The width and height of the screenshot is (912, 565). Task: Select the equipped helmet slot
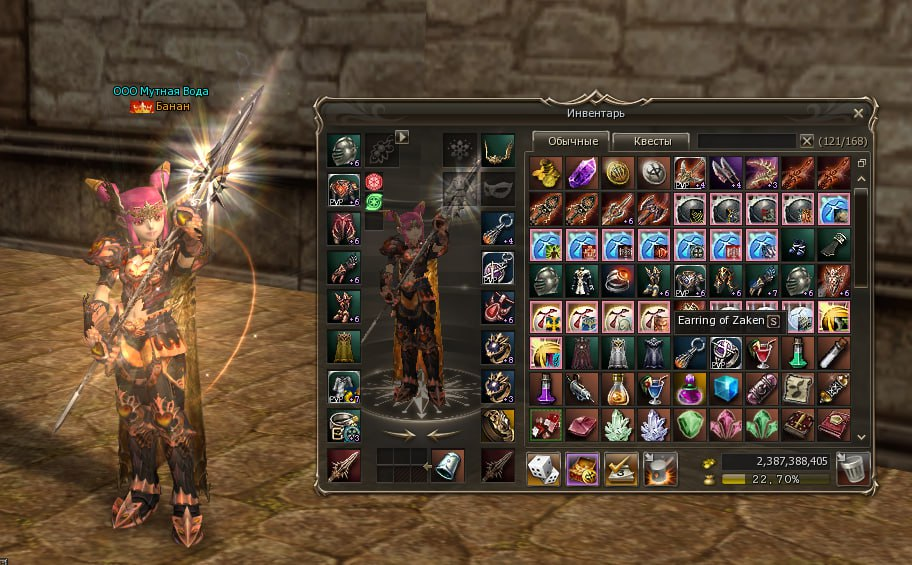coord(344,150)
